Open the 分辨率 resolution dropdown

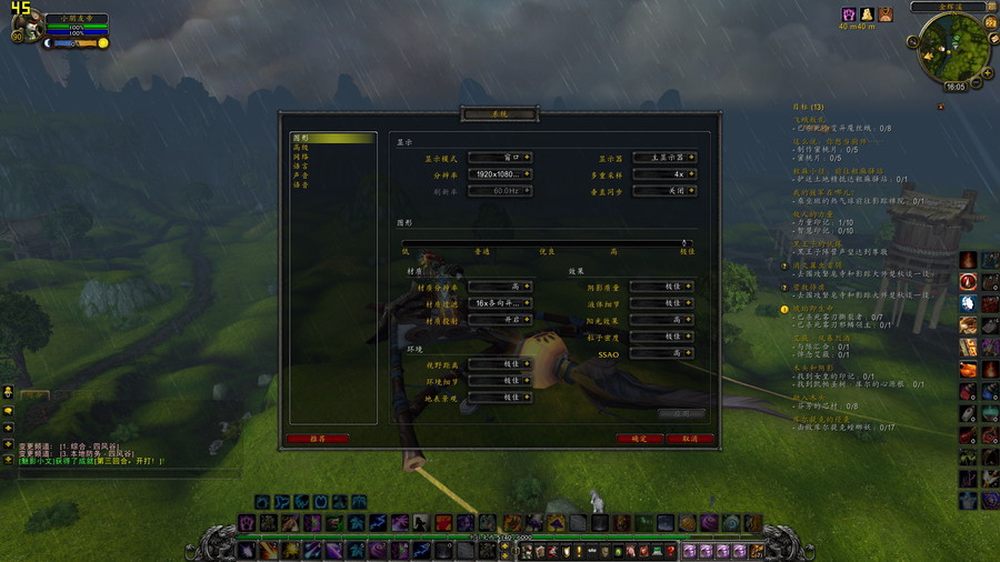[500, 174]
